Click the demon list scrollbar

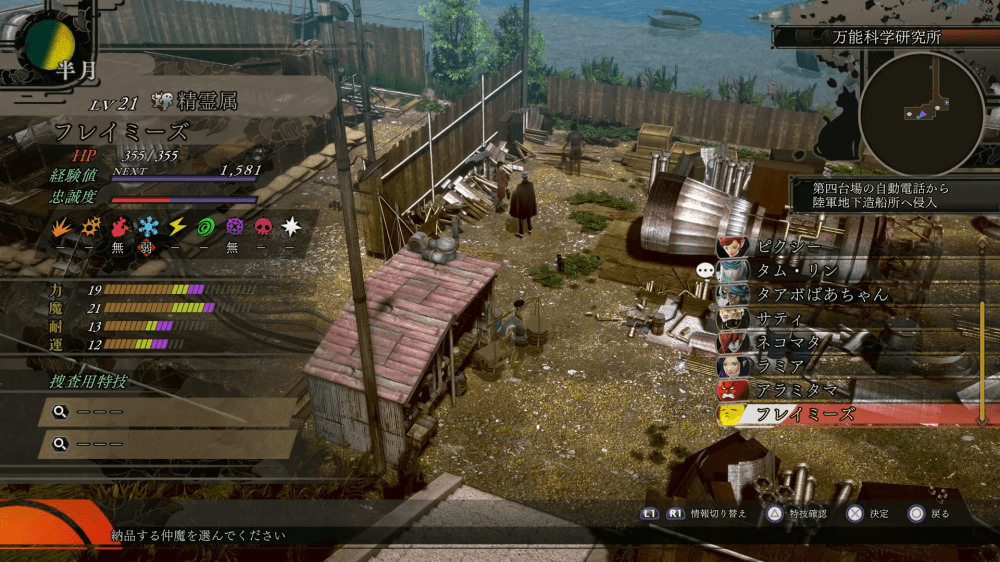982,330
